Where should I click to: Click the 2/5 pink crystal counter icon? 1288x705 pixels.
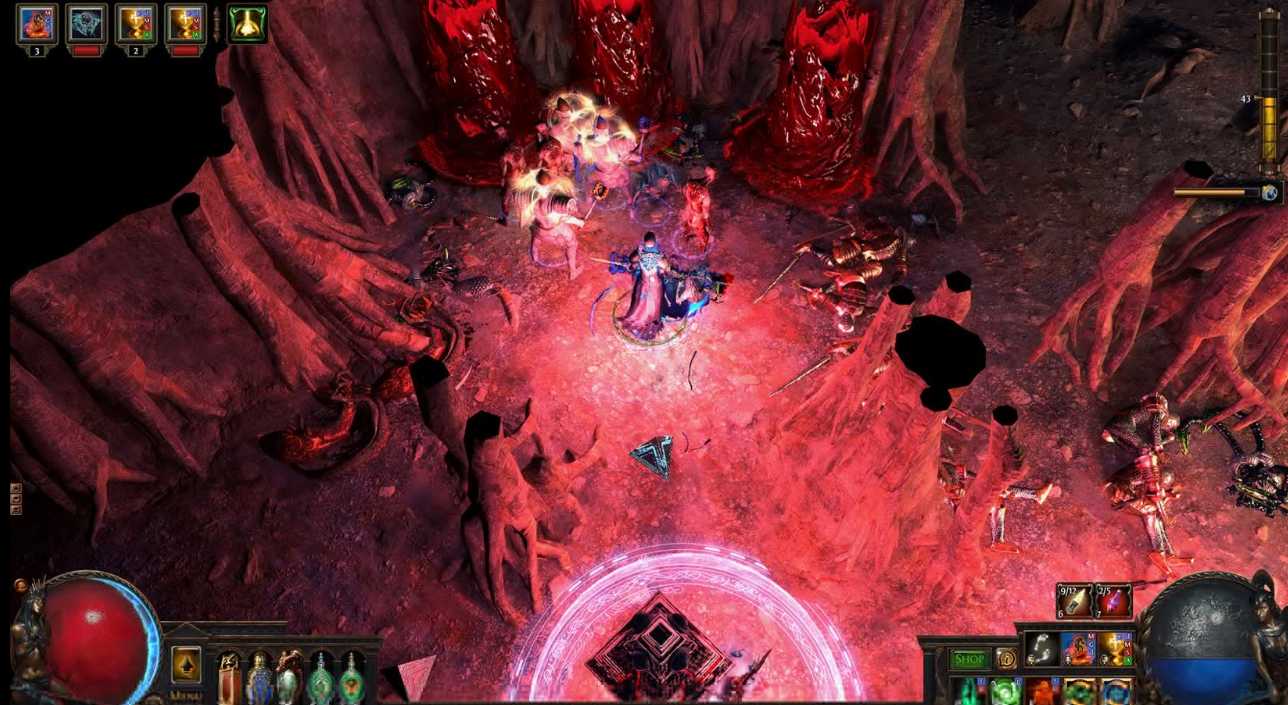pos(1114,601)
